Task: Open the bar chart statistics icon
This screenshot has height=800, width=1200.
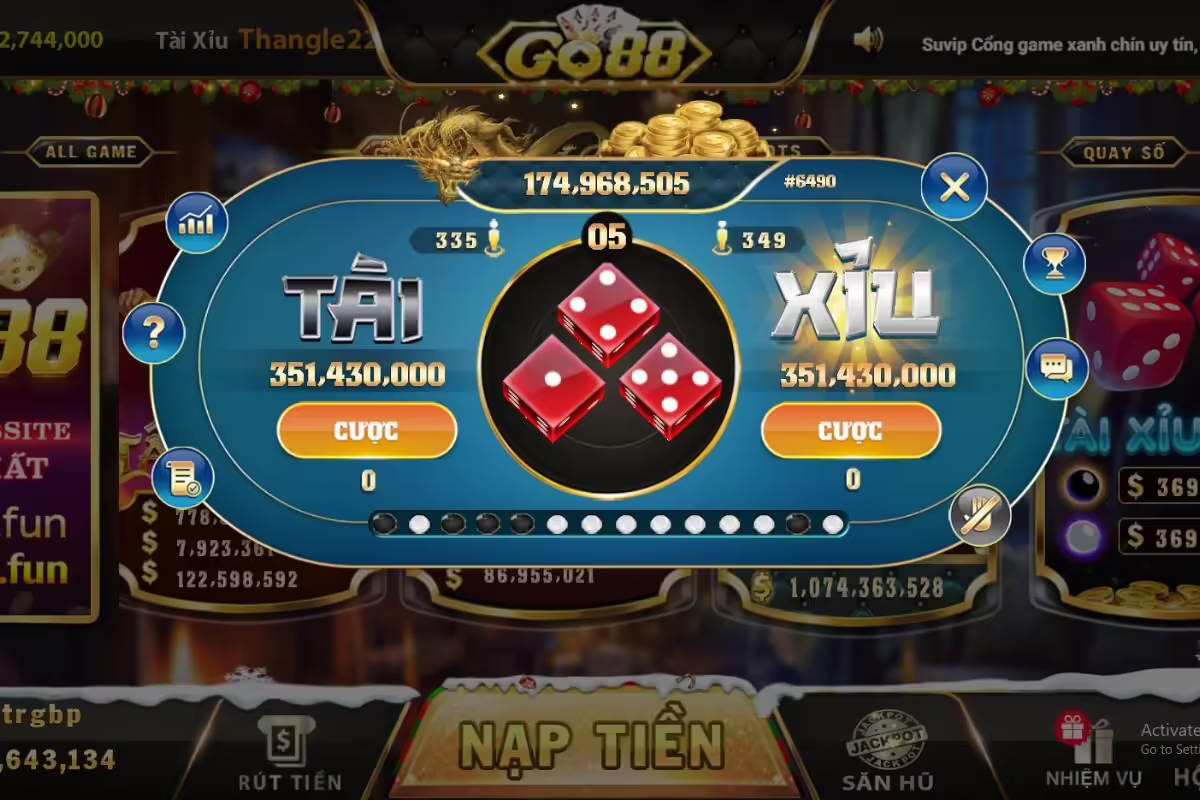Action: [196, 222]
